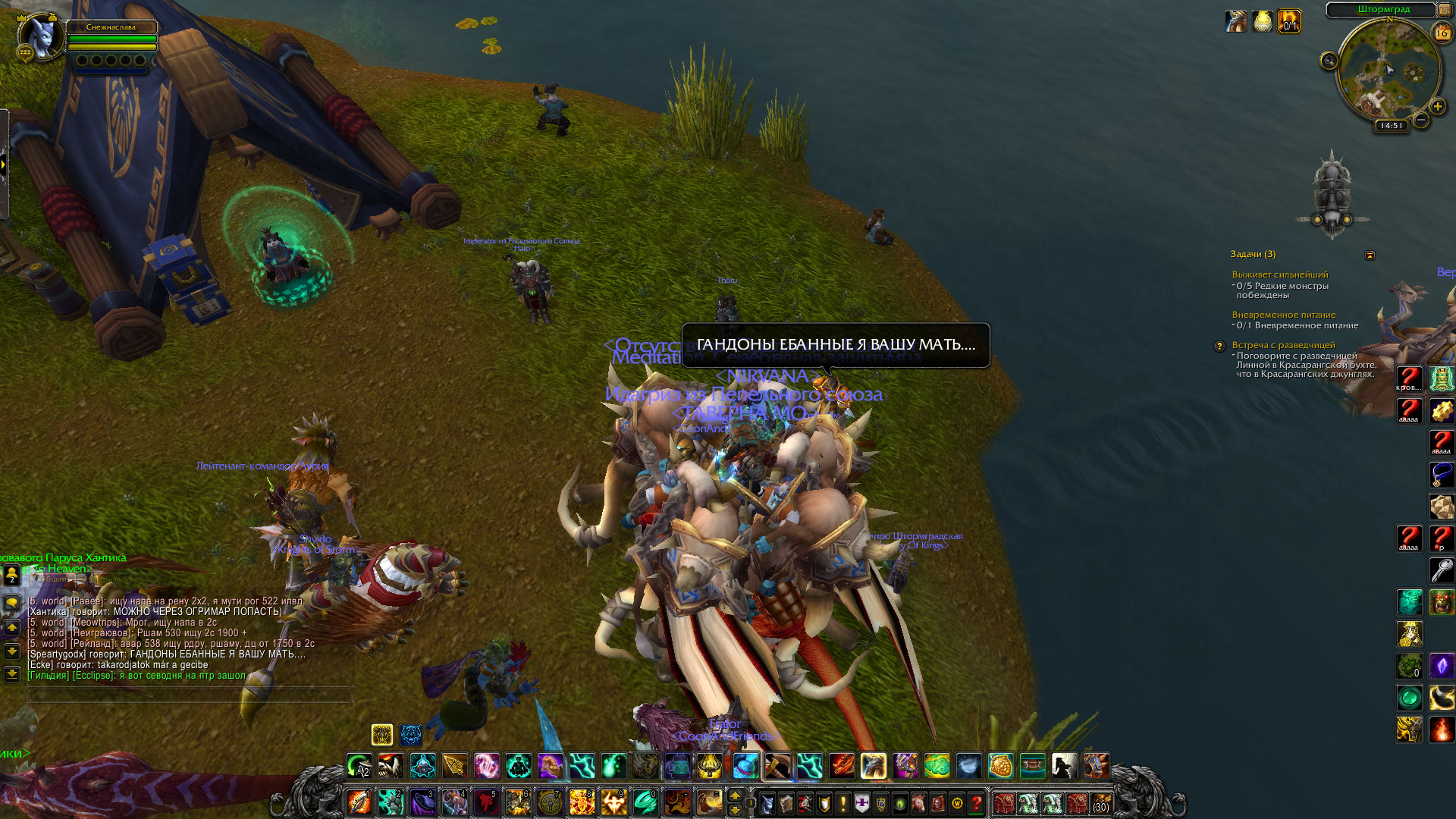Activate the purple crystal icon on side bar
Image resolution: width=1456 pixels, height=819 pixels.
coord(1442,666)
